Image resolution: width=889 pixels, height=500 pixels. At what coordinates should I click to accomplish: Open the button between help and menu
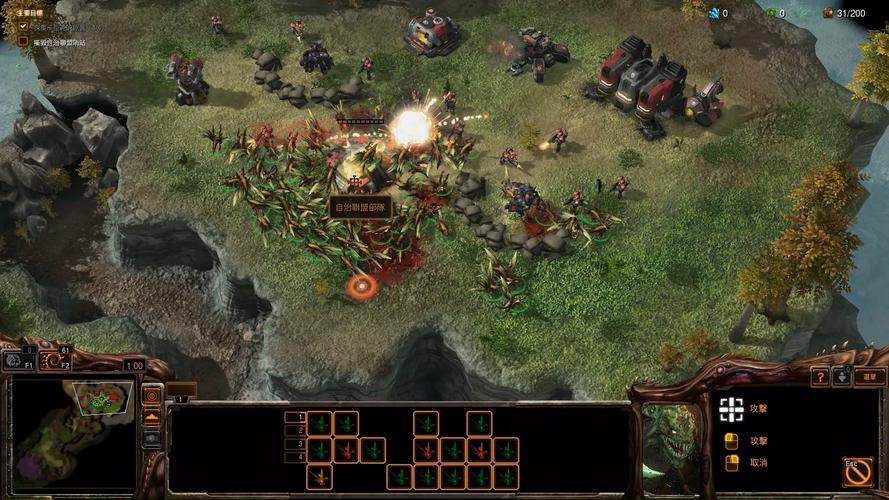(842, 377)
